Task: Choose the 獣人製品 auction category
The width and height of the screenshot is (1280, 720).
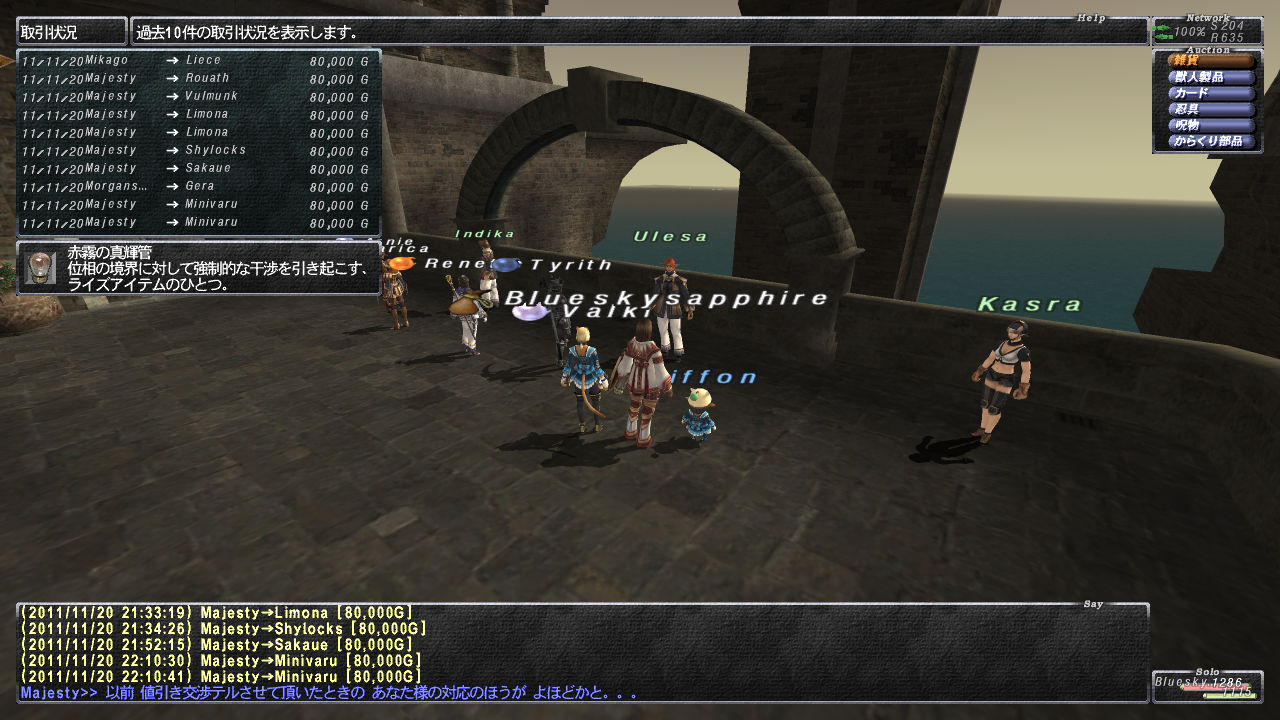Action: (1209, 77)
